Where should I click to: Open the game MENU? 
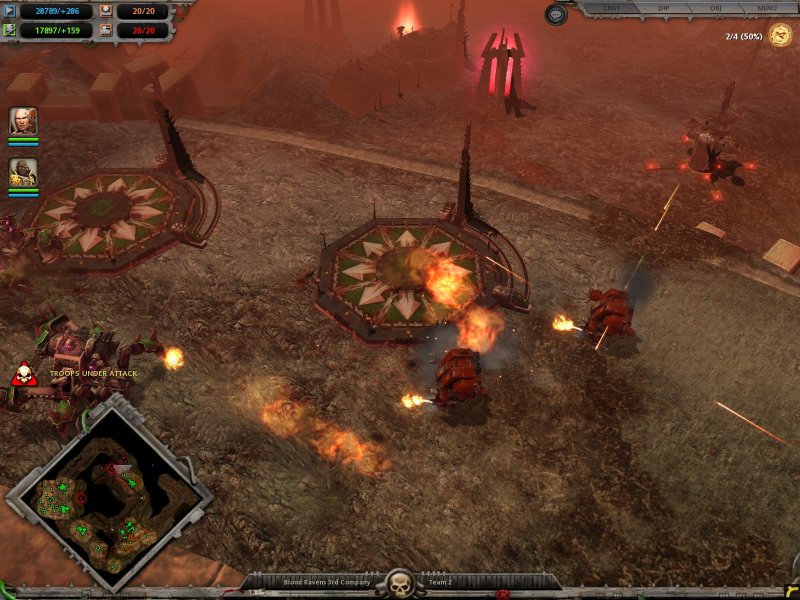(x=766, y=9)
